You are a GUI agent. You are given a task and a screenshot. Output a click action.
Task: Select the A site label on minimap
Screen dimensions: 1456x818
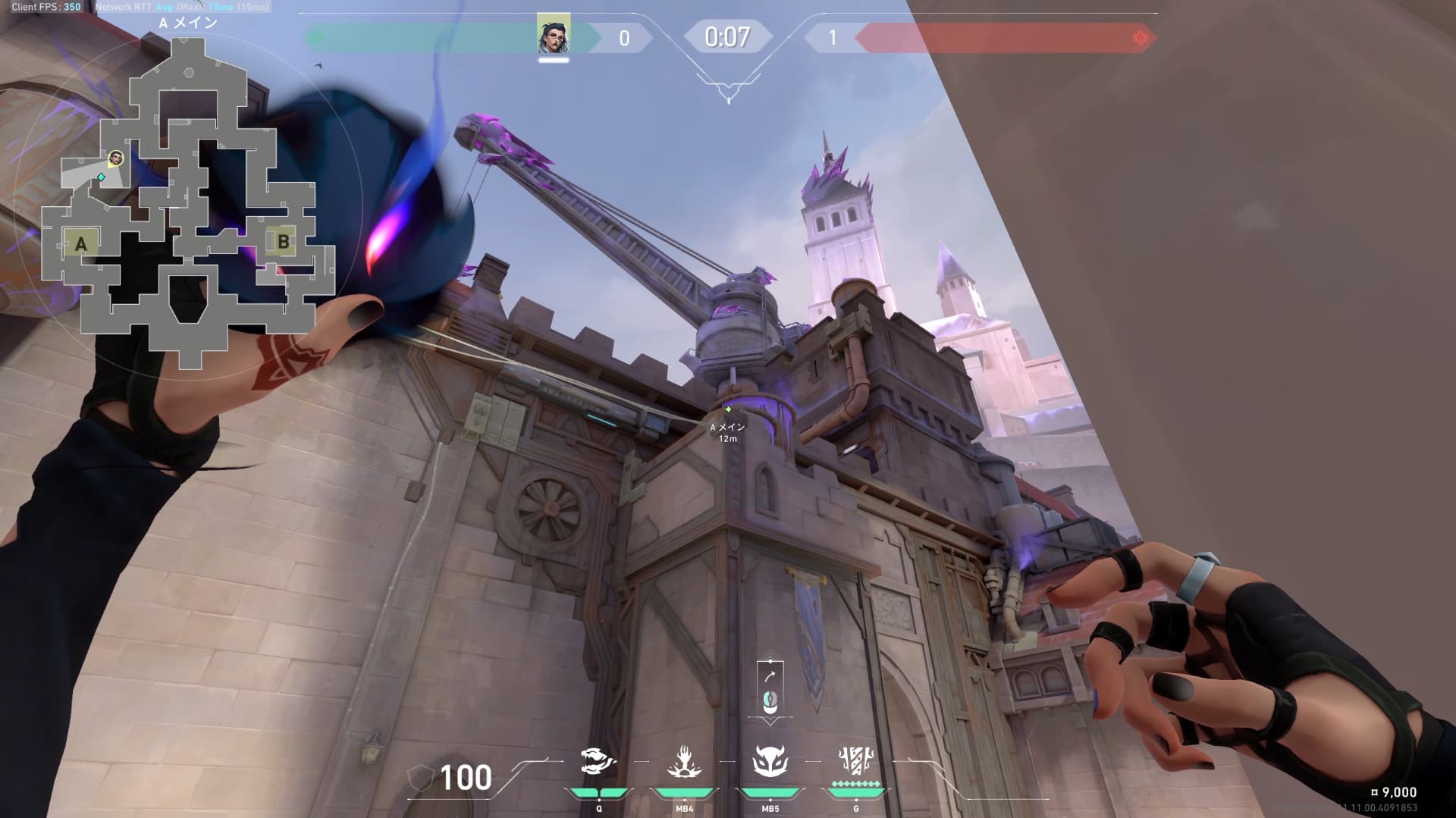81,244
